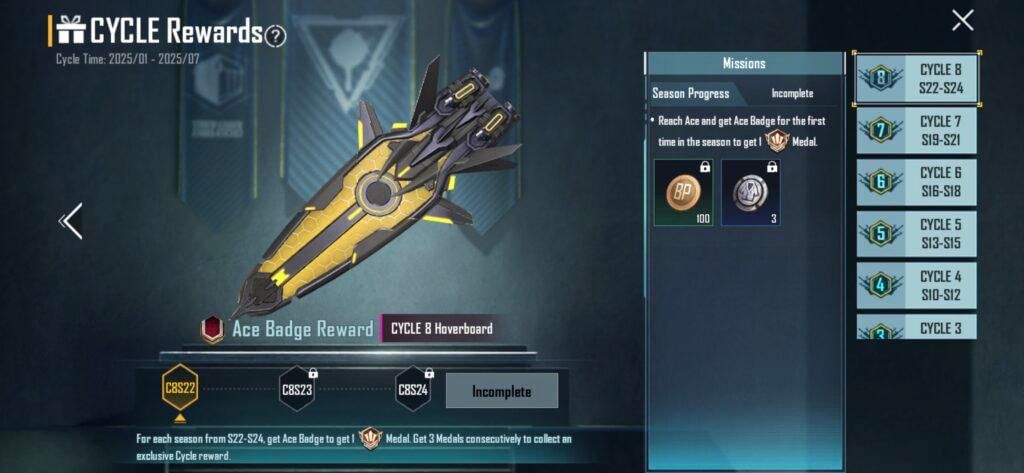
Task: Select the C8S23 season node
Action: click(297, 389)
